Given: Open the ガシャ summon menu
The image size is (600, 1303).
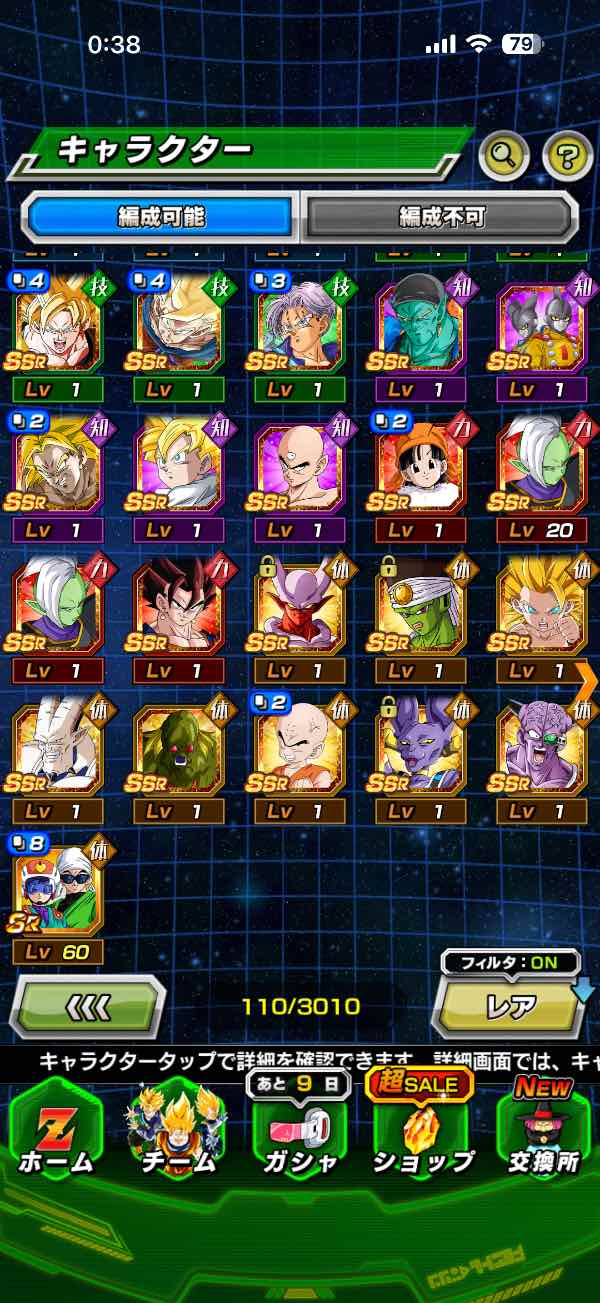Looking at the screenshot, I should point(299,1128).
